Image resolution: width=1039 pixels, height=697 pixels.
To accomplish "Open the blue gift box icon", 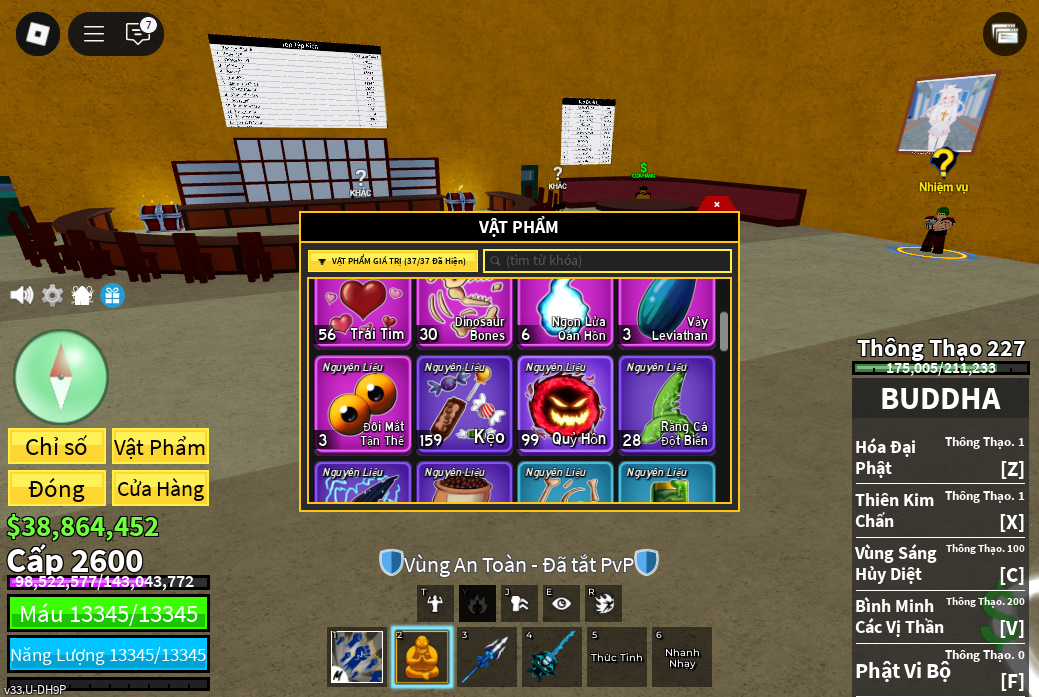I will pos(113,295).
